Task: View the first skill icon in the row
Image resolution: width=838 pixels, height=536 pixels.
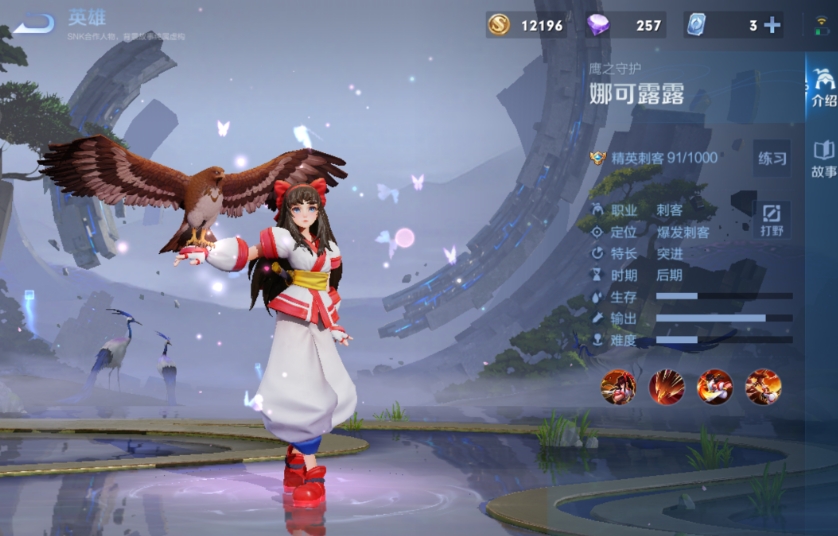Action: [x=618, y=386]
